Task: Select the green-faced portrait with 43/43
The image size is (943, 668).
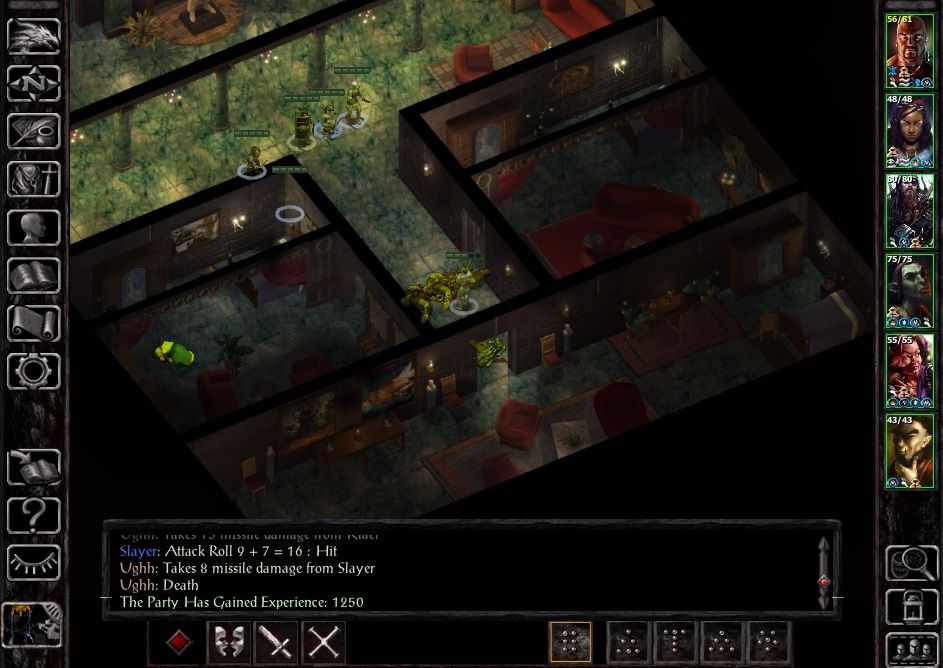Action: (908, 452)
